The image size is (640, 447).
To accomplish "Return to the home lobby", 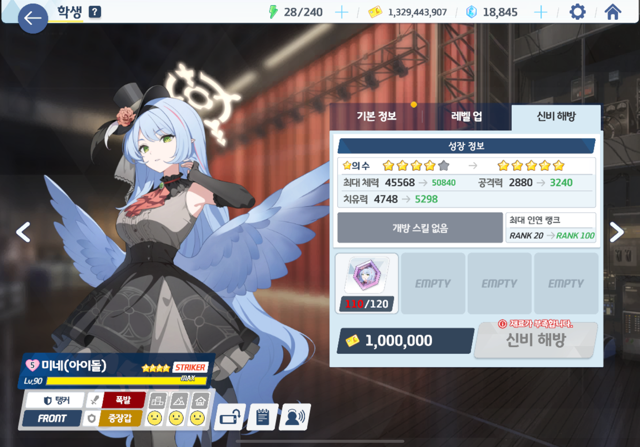I will tap(613, 12).
